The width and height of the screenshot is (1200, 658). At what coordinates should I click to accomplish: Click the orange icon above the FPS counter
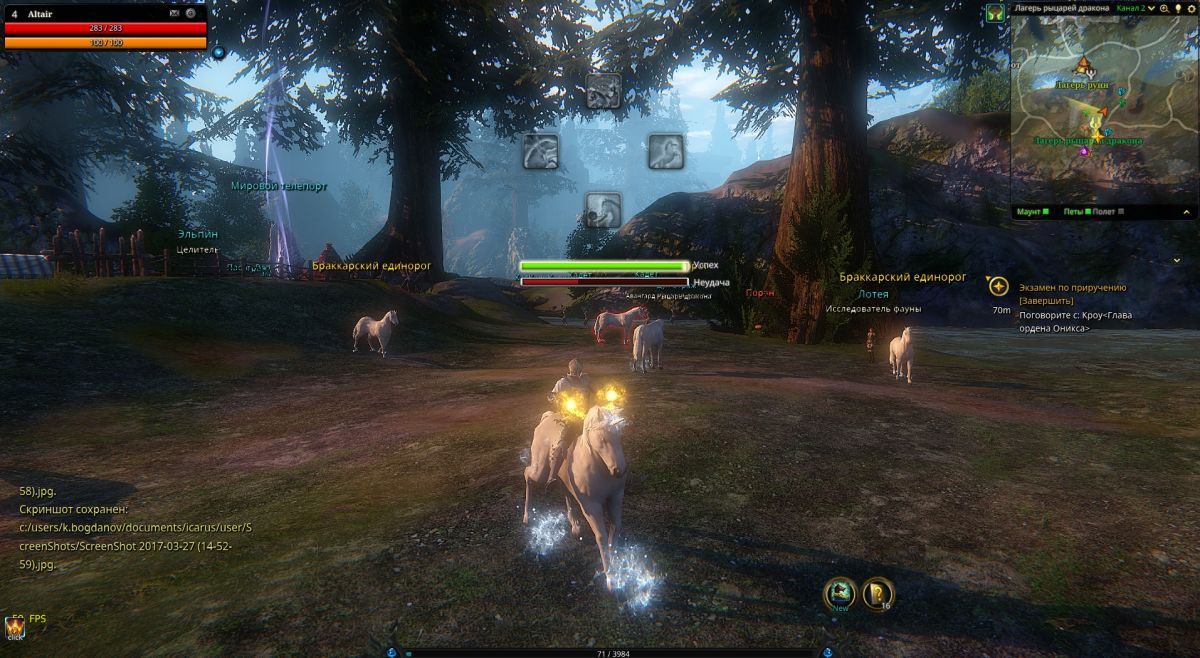point(15,628)
